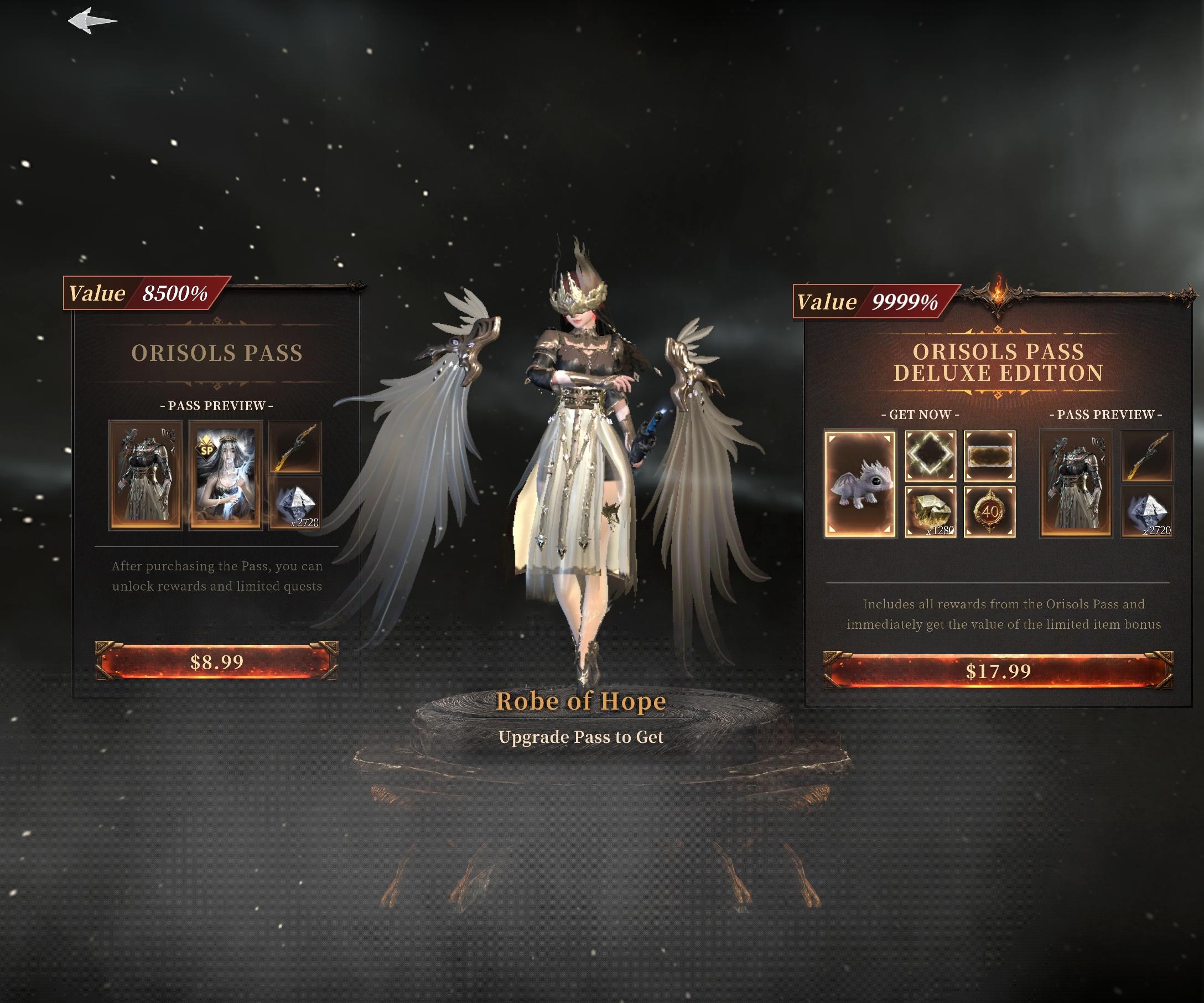The width and height of the screenshot is (1204, 1003).
Task: View the level 40 badge reward
Action: coord(989,511)
